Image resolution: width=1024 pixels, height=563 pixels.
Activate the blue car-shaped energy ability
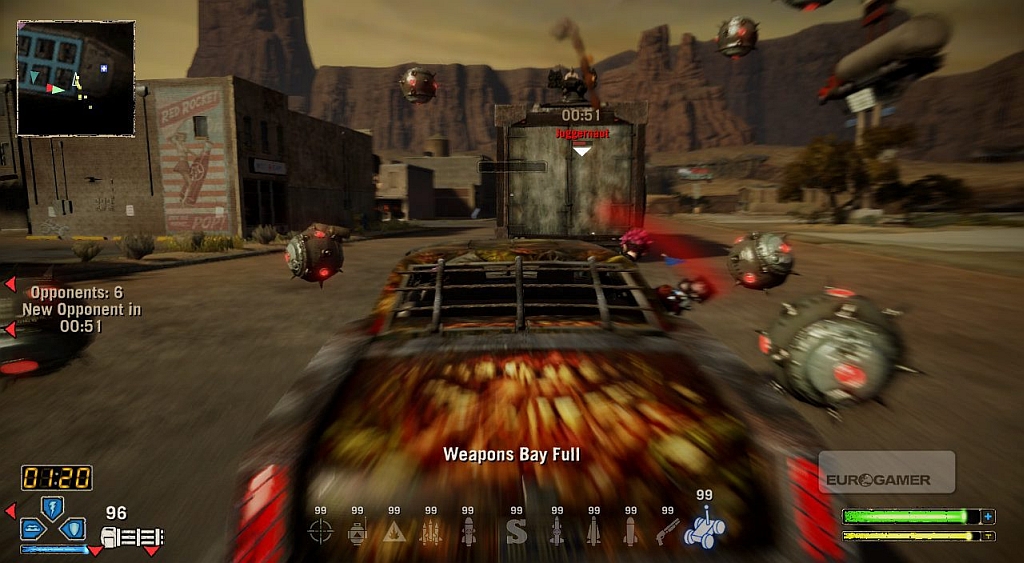click(x=32, y=528)
